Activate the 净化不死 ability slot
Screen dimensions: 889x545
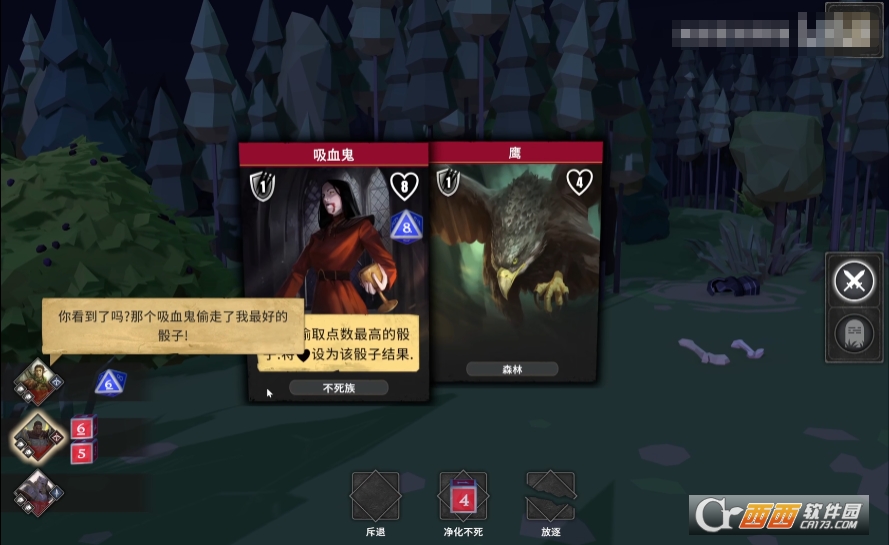click(463, 496)
